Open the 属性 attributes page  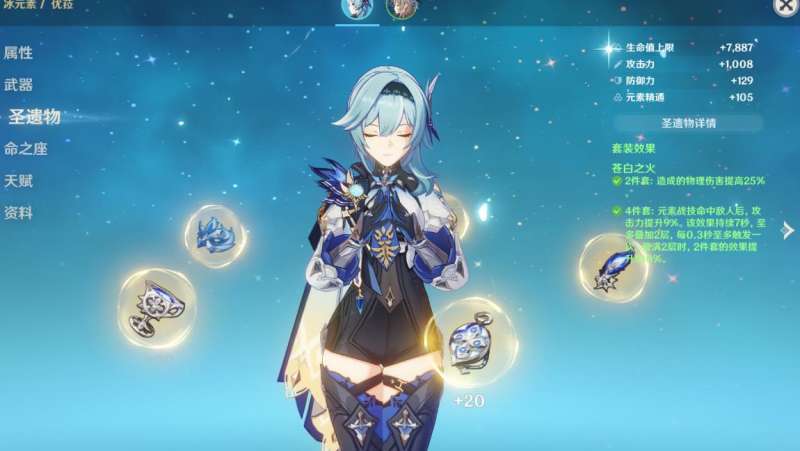tap(18, 53)
